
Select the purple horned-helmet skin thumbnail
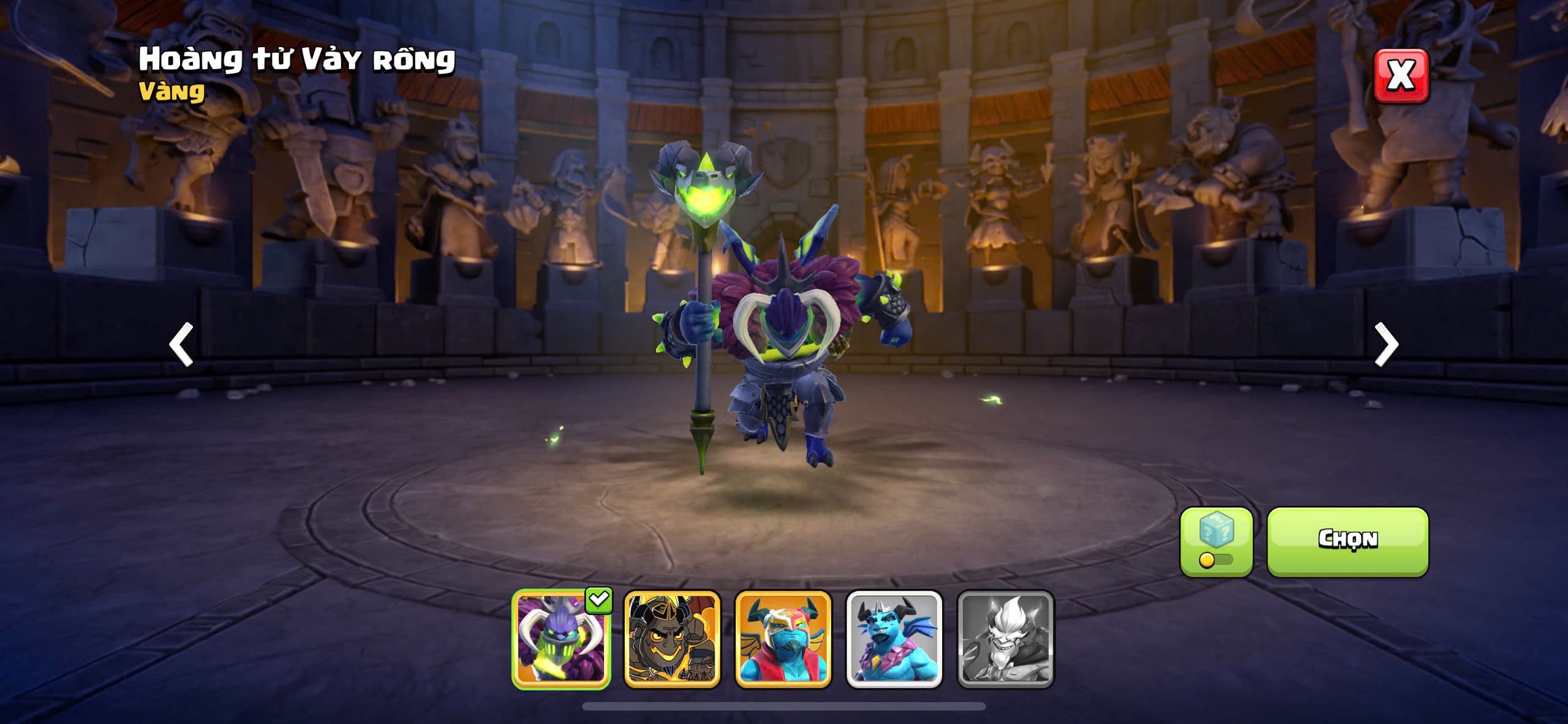point(561,639)
